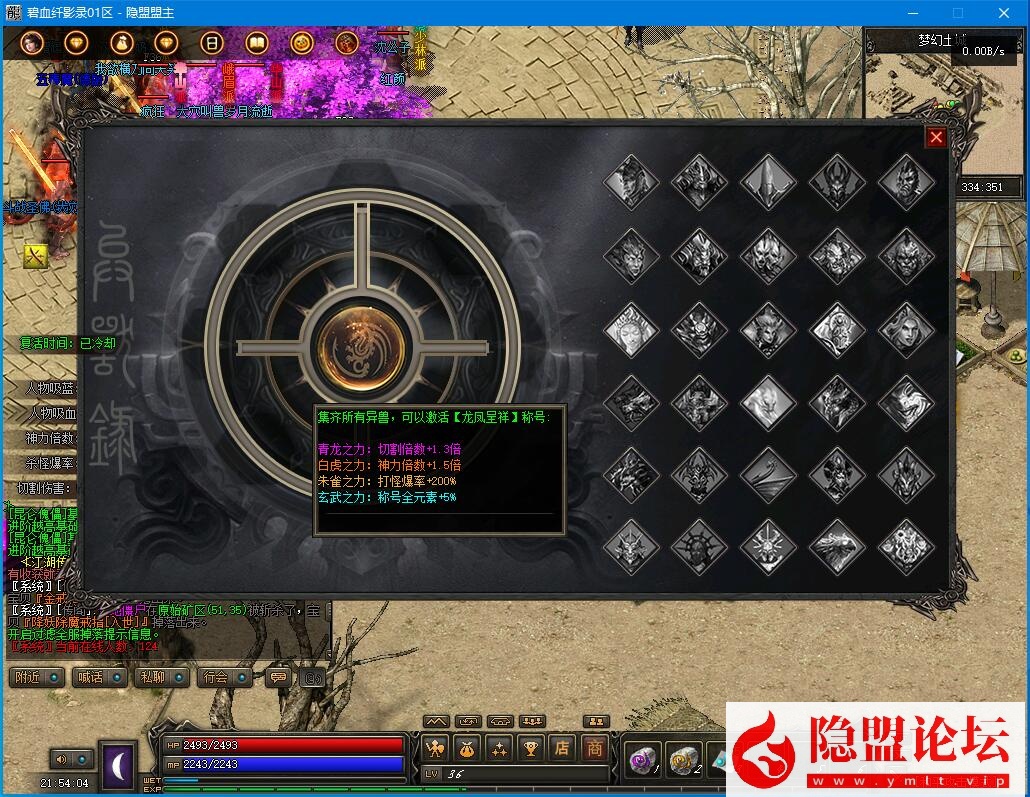The image size is (1030, 797).
Task: Open the 日 daily icon in top bar
Action: 211,43
